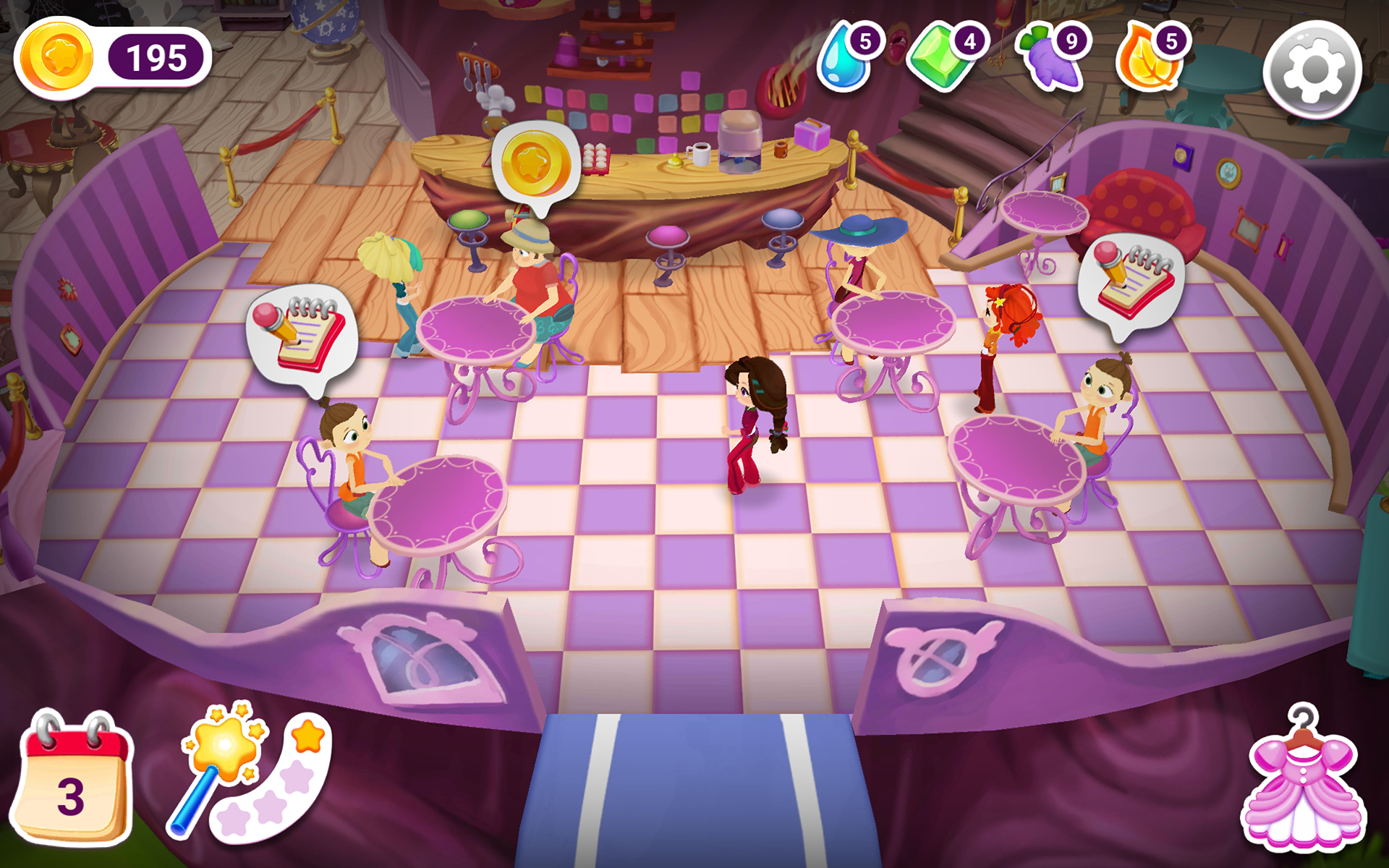Collect the coin from the speech bubble

[x=536, y=163]
